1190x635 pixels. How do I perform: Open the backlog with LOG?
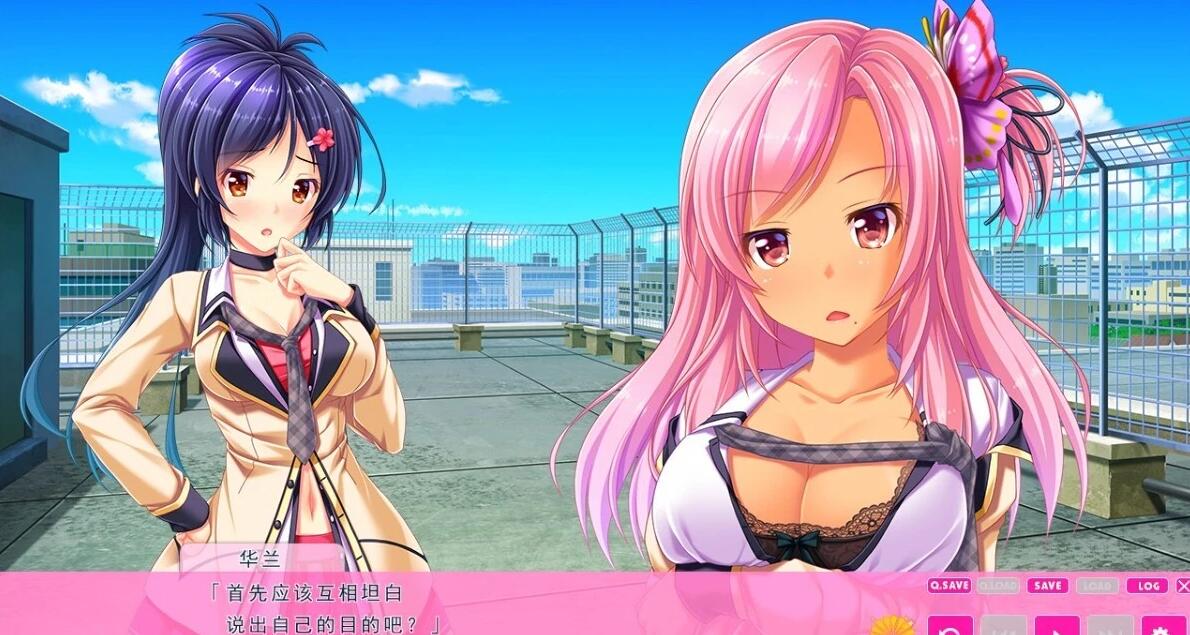(1146, 586)
